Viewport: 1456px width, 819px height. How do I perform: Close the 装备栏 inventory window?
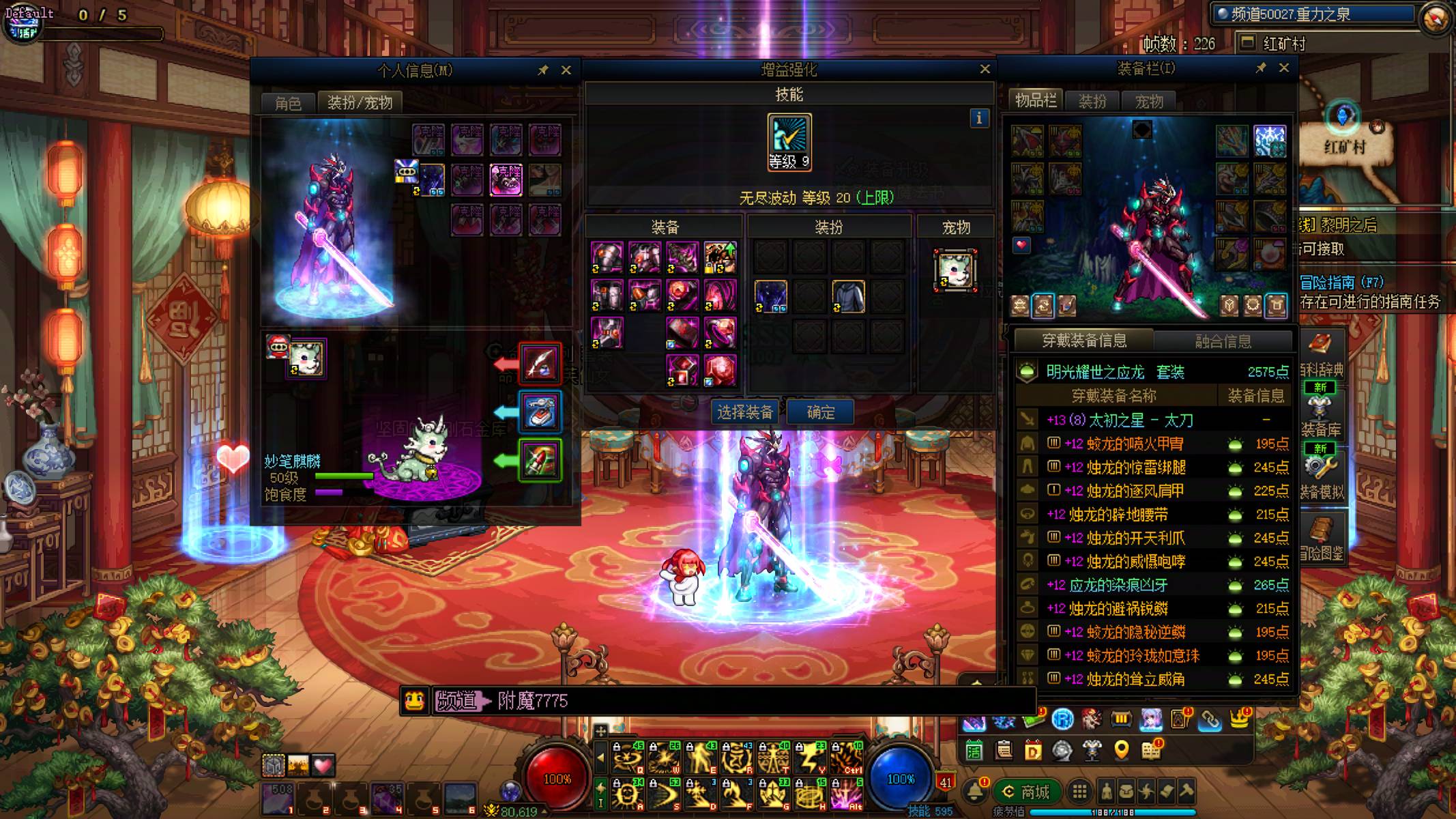click(x=1283, y=68)
